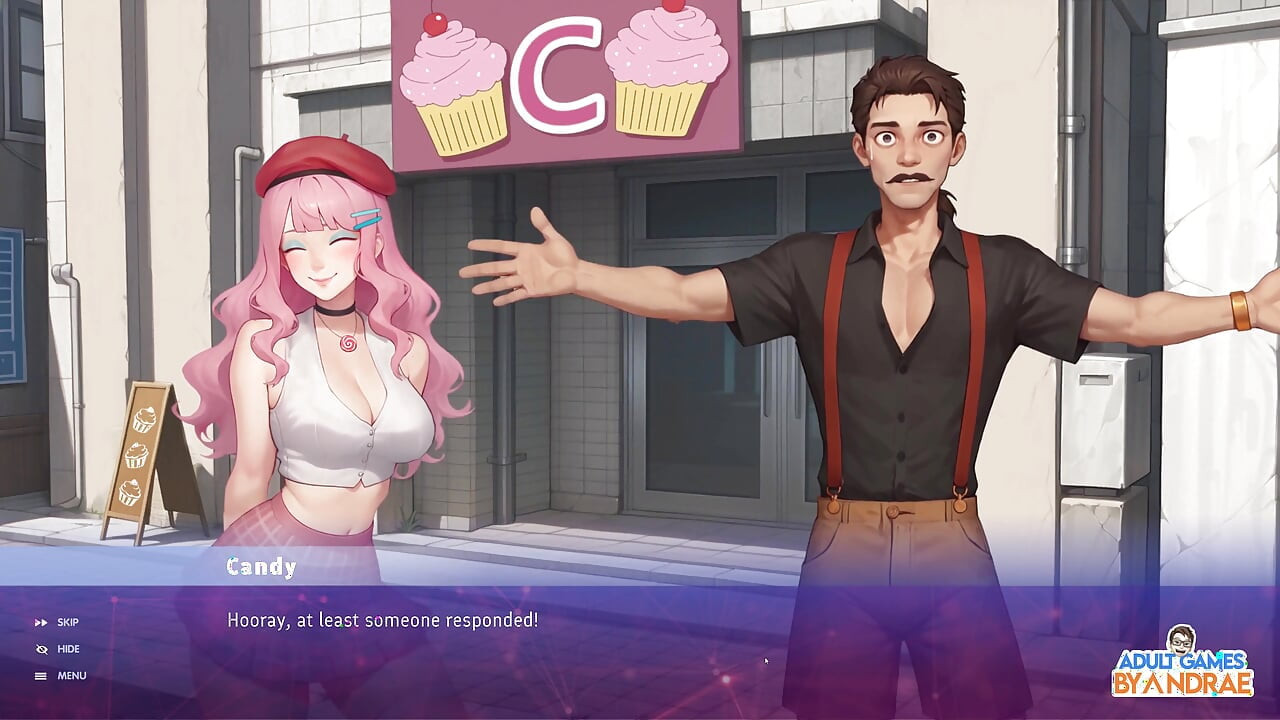Open the MENU hamburger icon
This screenshot has width=1280, height=720.
42,675
